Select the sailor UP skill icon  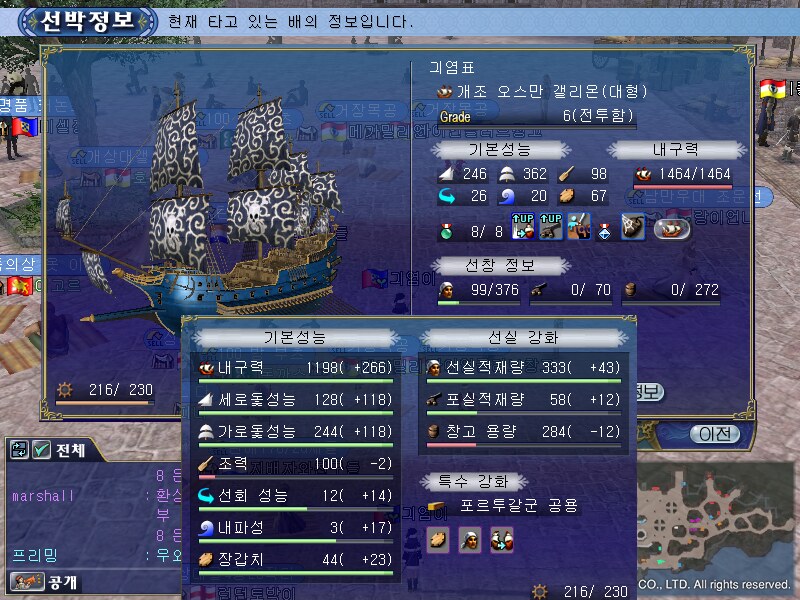[x=522, y=228]
